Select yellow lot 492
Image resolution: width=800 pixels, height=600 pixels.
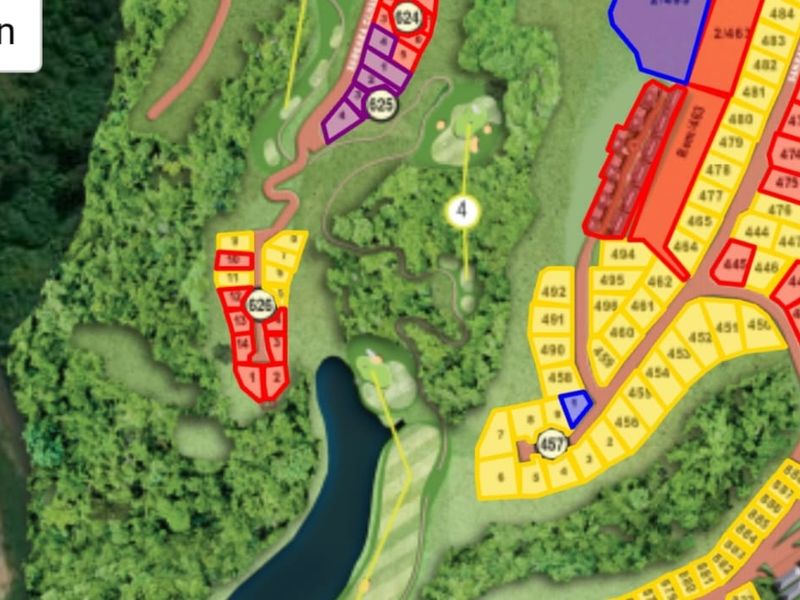pos(553,292)
